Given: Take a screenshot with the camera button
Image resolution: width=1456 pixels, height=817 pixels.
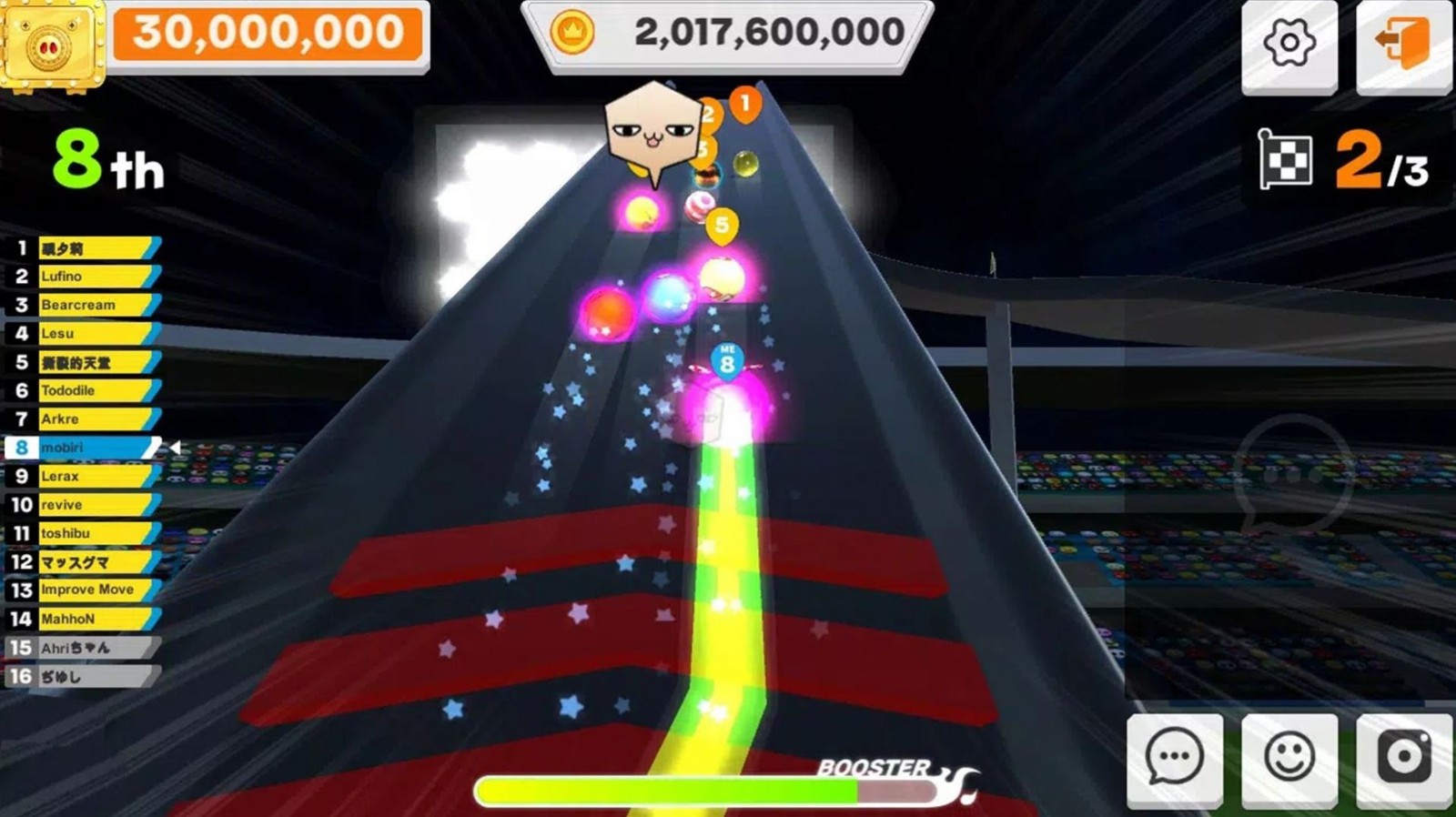Looking at the screenshot, I should [x=1403, y=758].
